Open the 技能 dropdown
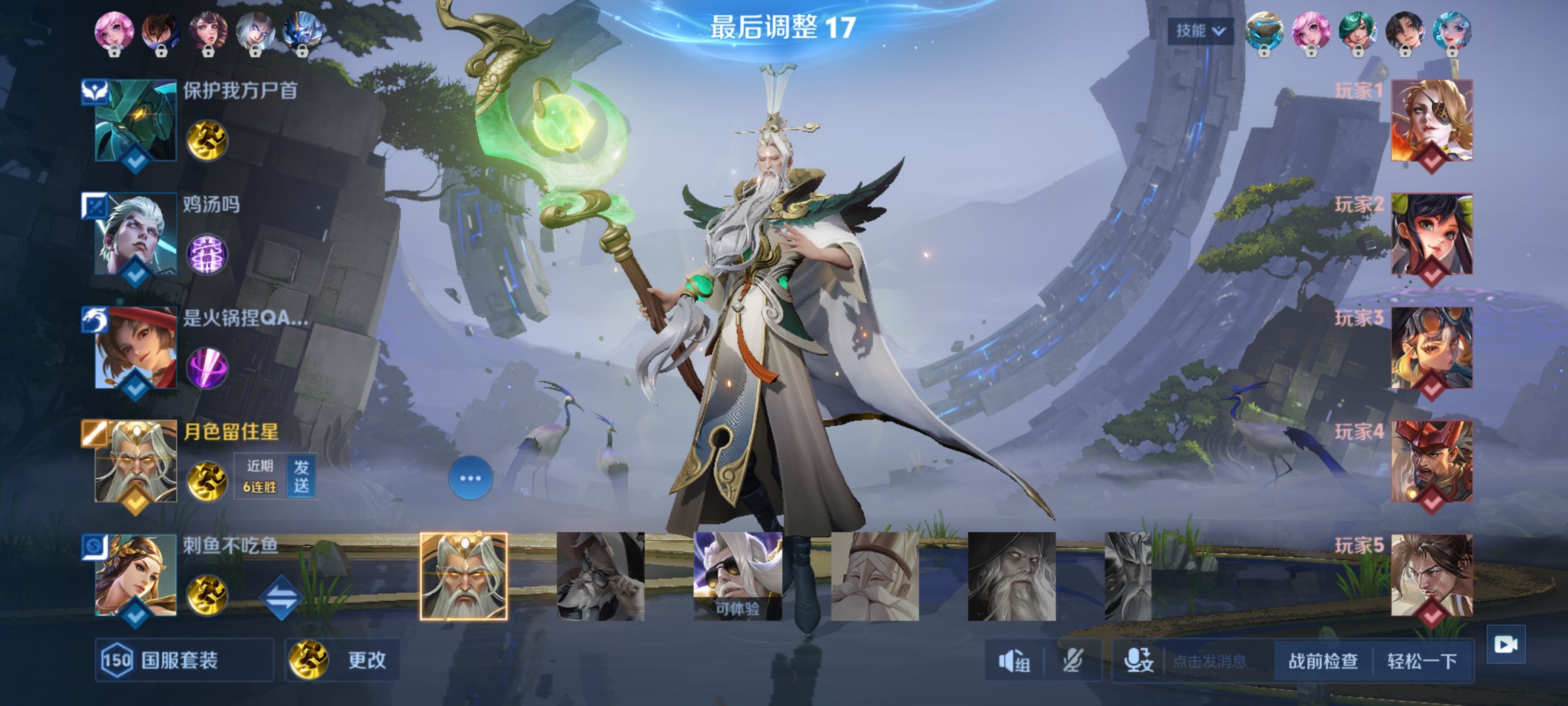The height and width of the screenshot is (706, 1568). click(x=1200, y=30)
